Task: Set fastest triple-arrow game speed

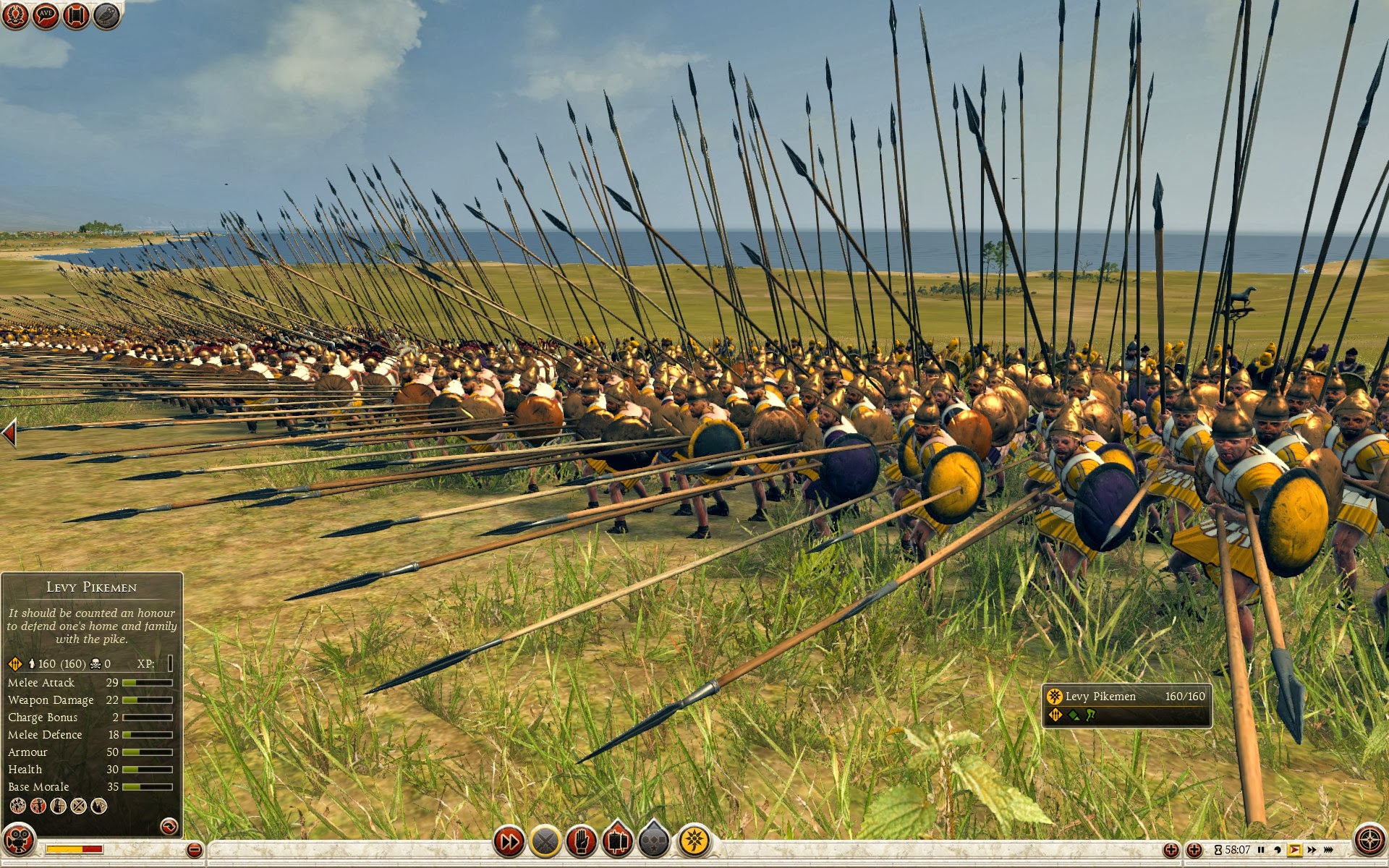Action: click(1328, 850)
